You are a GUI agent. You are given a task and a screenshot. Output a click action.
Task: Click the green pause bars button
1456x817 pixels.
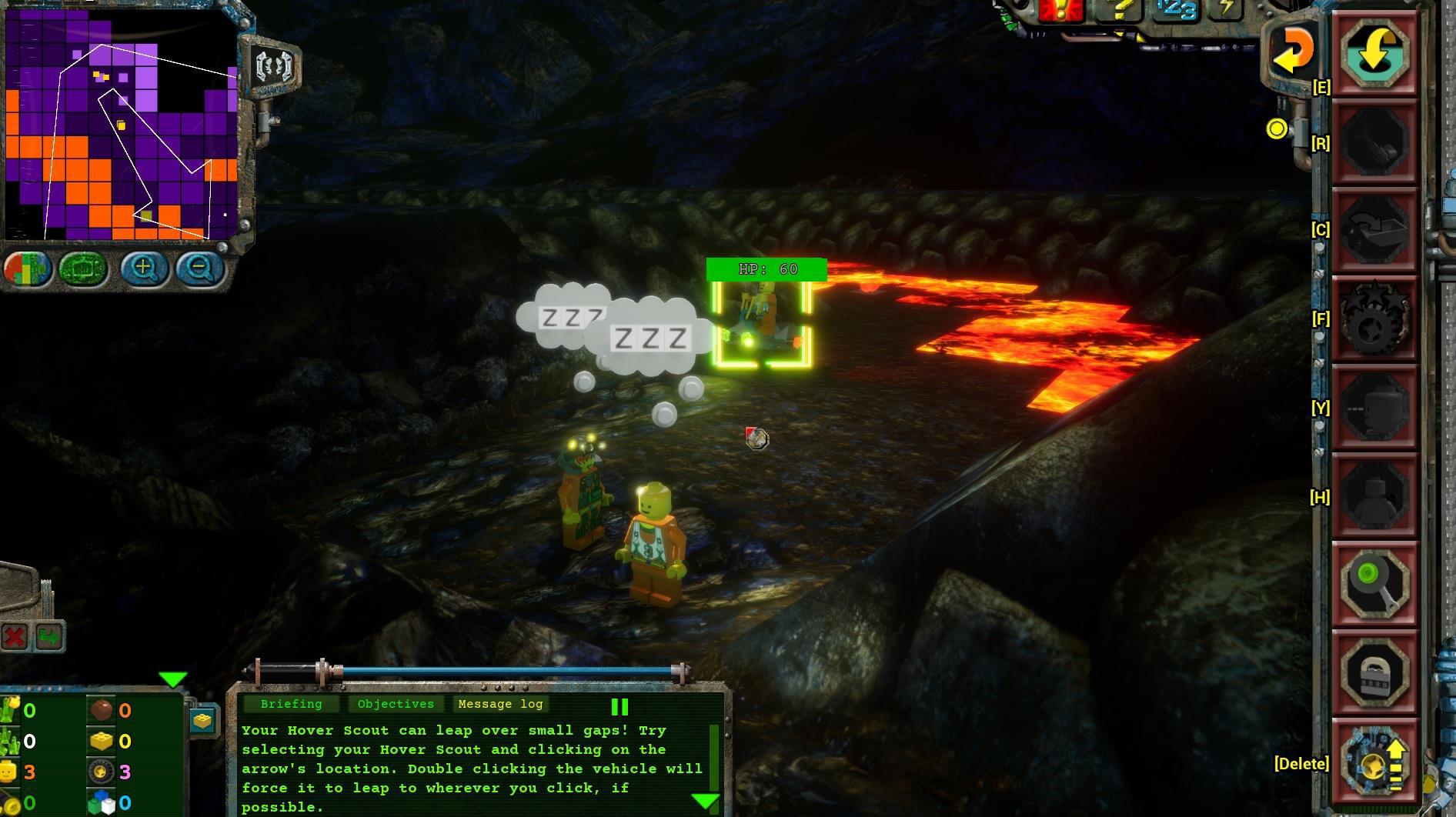(x=619, y=706)
